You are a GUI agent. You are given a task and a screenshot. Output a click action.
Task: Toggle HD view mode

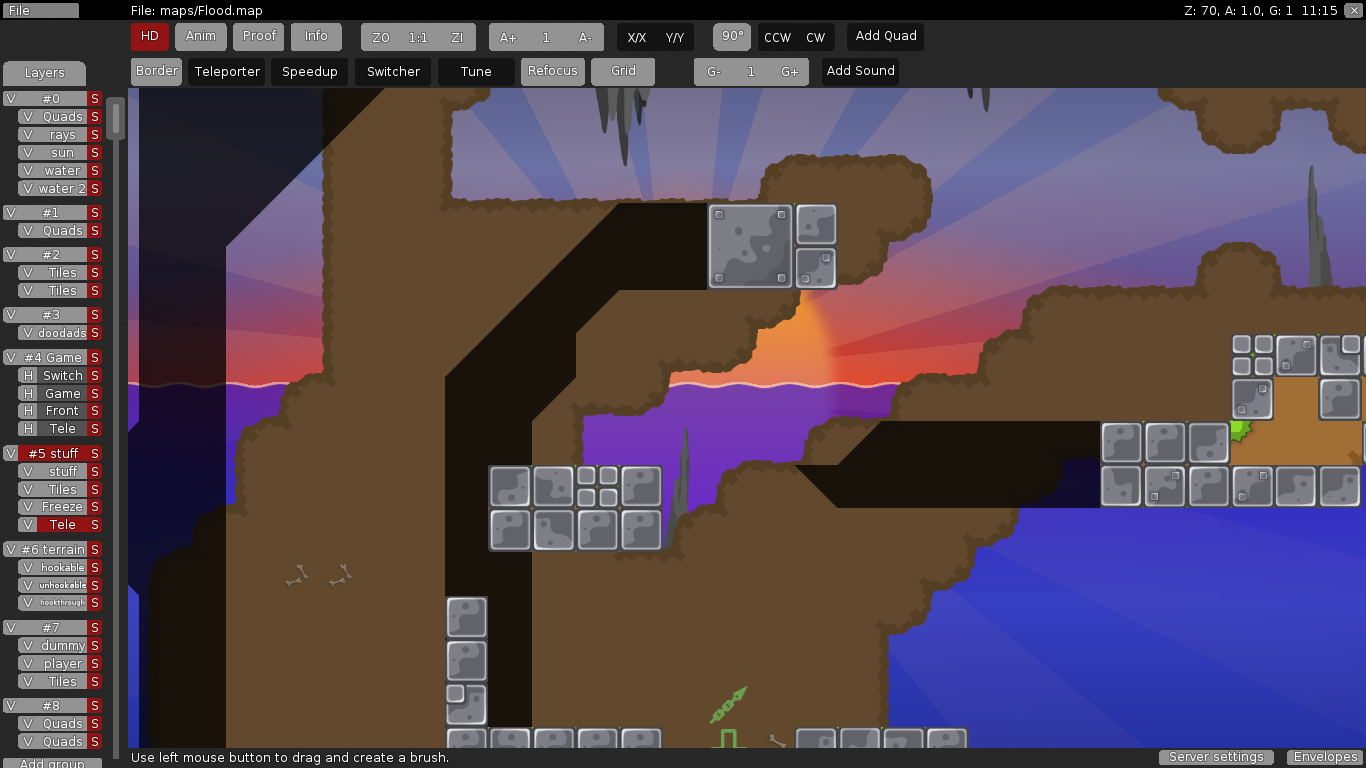coord(149,36)
